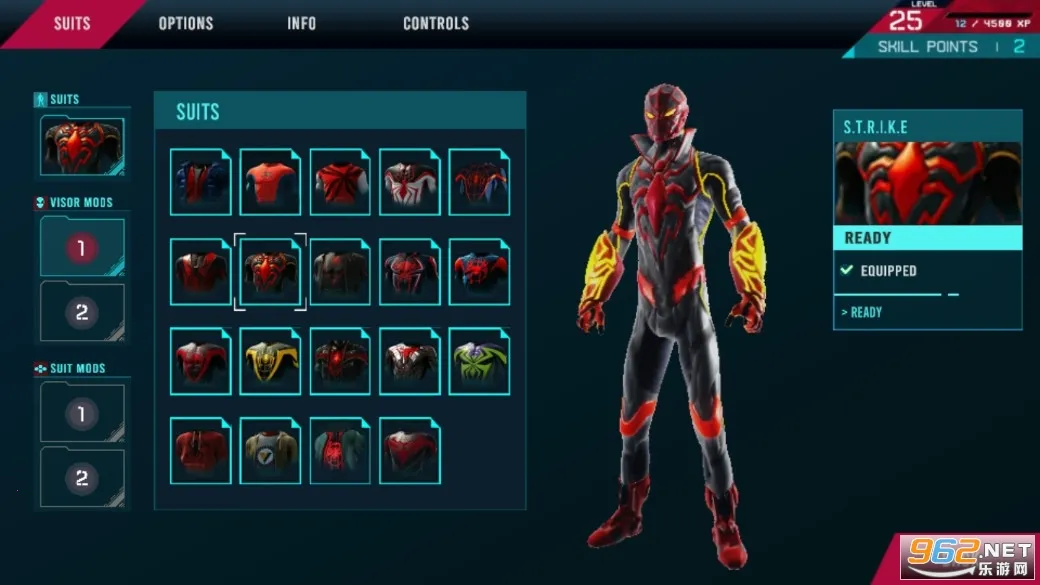Select the Suits tab
1040x585 pixels.
[x=72, y=23]
